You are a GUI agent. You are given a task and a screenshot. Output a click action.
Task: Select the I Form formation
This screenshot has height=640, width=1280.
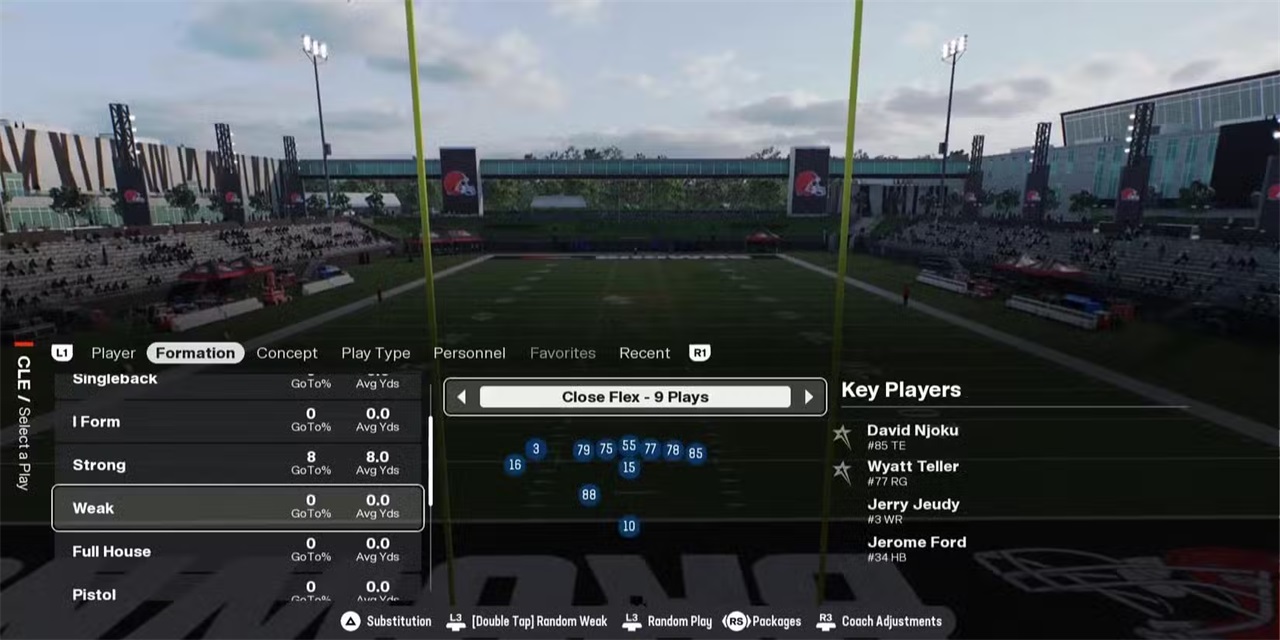coord(238,422)
